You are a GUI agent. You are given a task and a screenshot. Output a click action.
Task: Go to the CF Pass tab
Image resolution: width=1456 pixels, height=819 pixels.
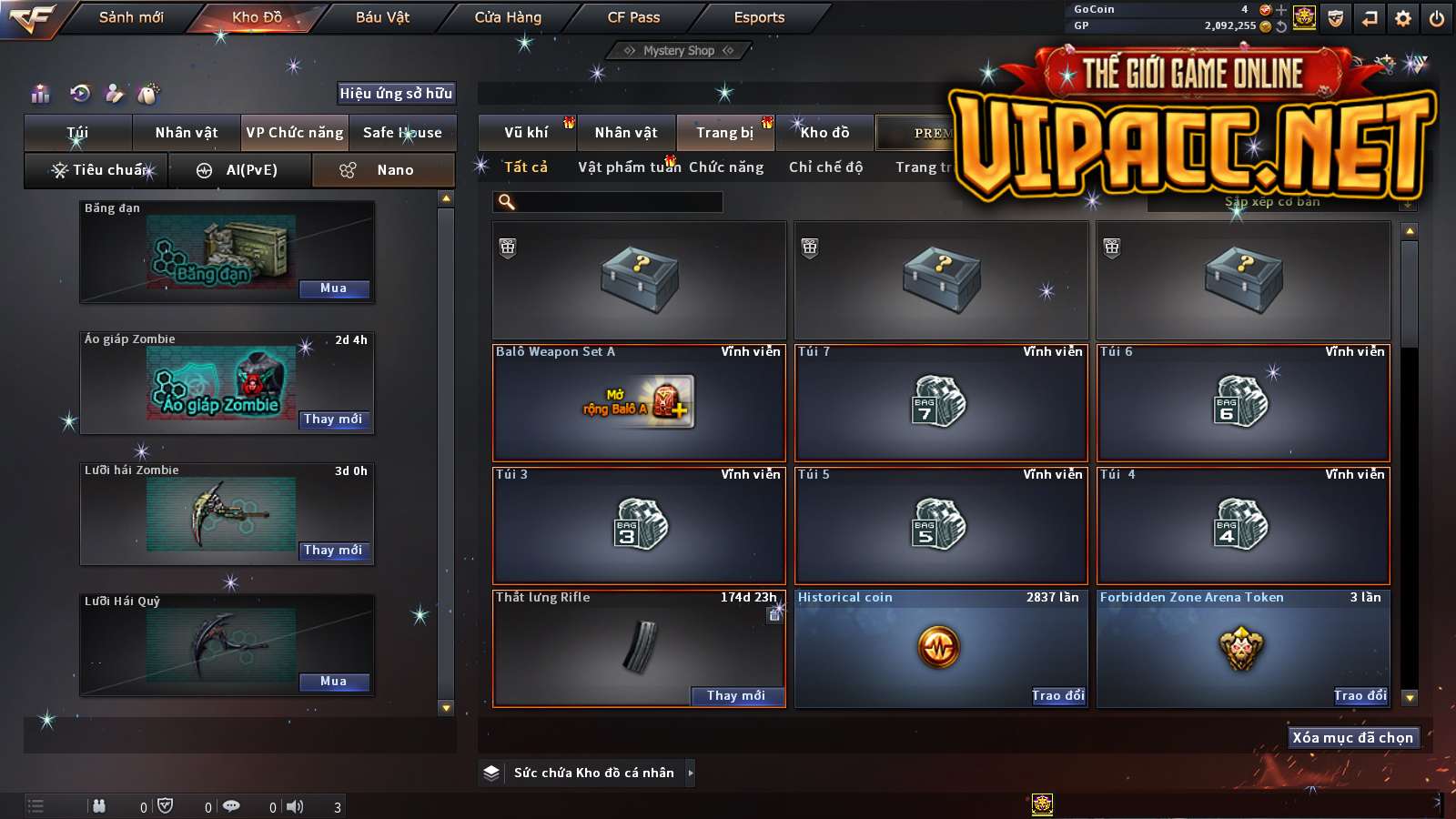633,17
